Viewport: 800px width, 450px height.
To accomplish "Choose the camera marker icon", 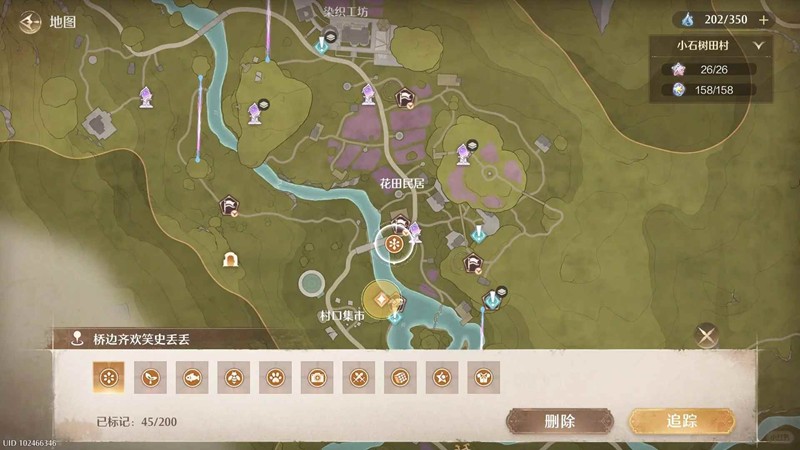I will point(318,377).
